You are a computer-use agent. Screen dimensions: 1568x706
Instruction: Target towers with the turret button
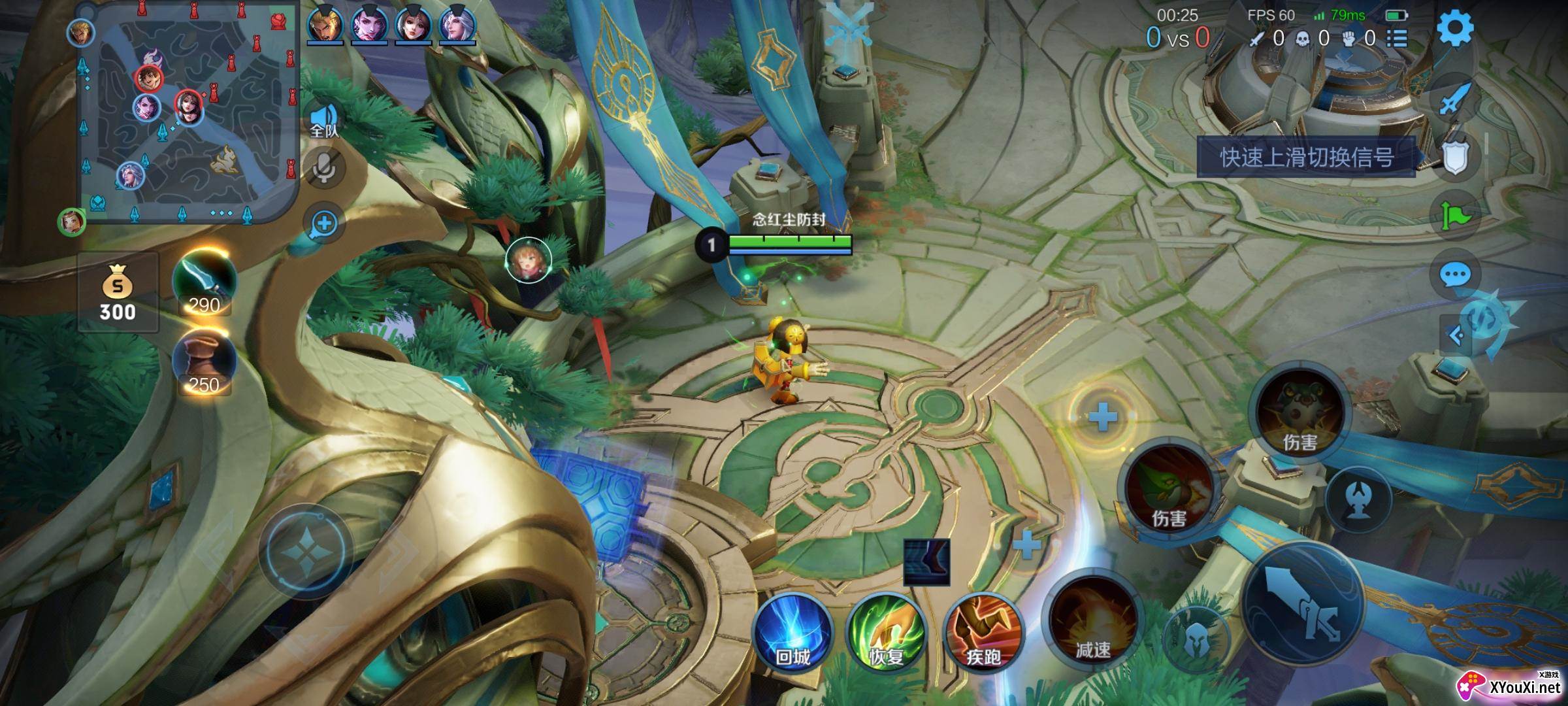pyautogui.click(x=1358, y=499)
